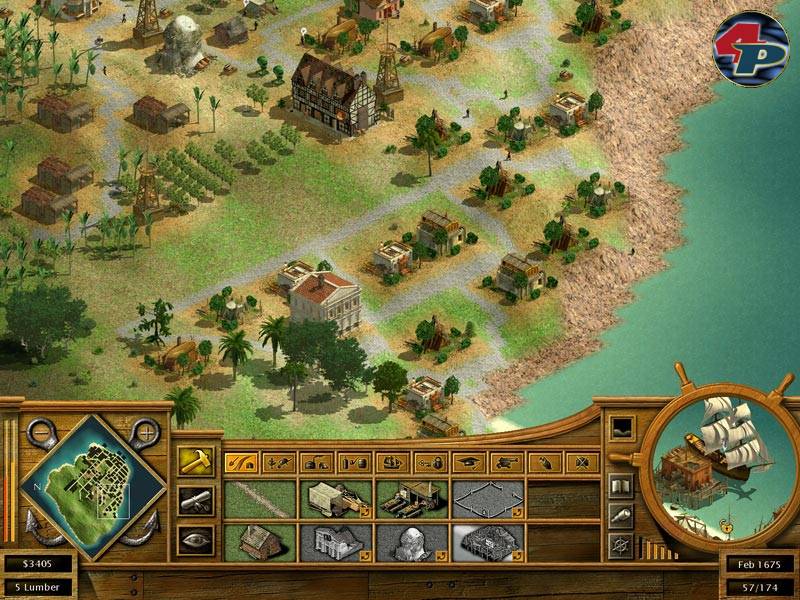Pick the skull rock building tile
800x600 pixels.
[x=413, y=542]
